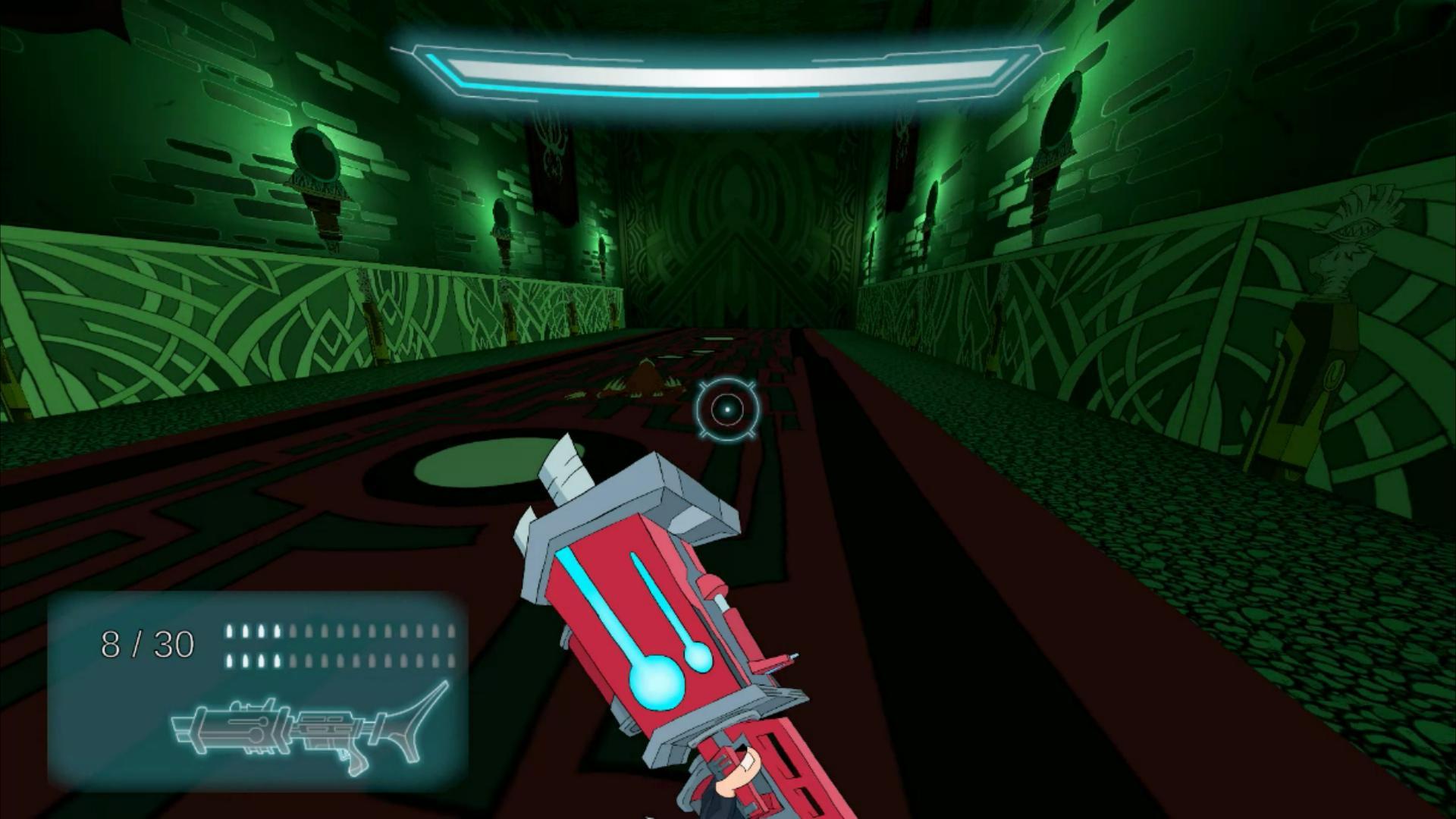Viewport: 1456px width, 819px height.
Task: Select the 8 / 30 ammo counter
Action: coord(148,645)
